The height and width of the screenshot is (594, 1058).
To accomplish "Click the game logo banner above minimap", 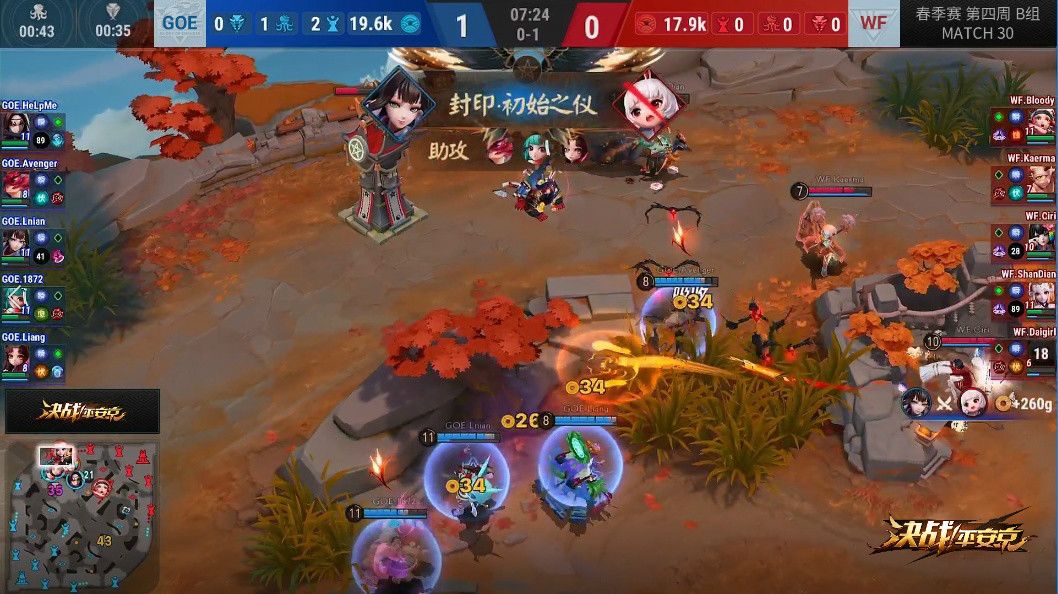I will coord(82,411).
